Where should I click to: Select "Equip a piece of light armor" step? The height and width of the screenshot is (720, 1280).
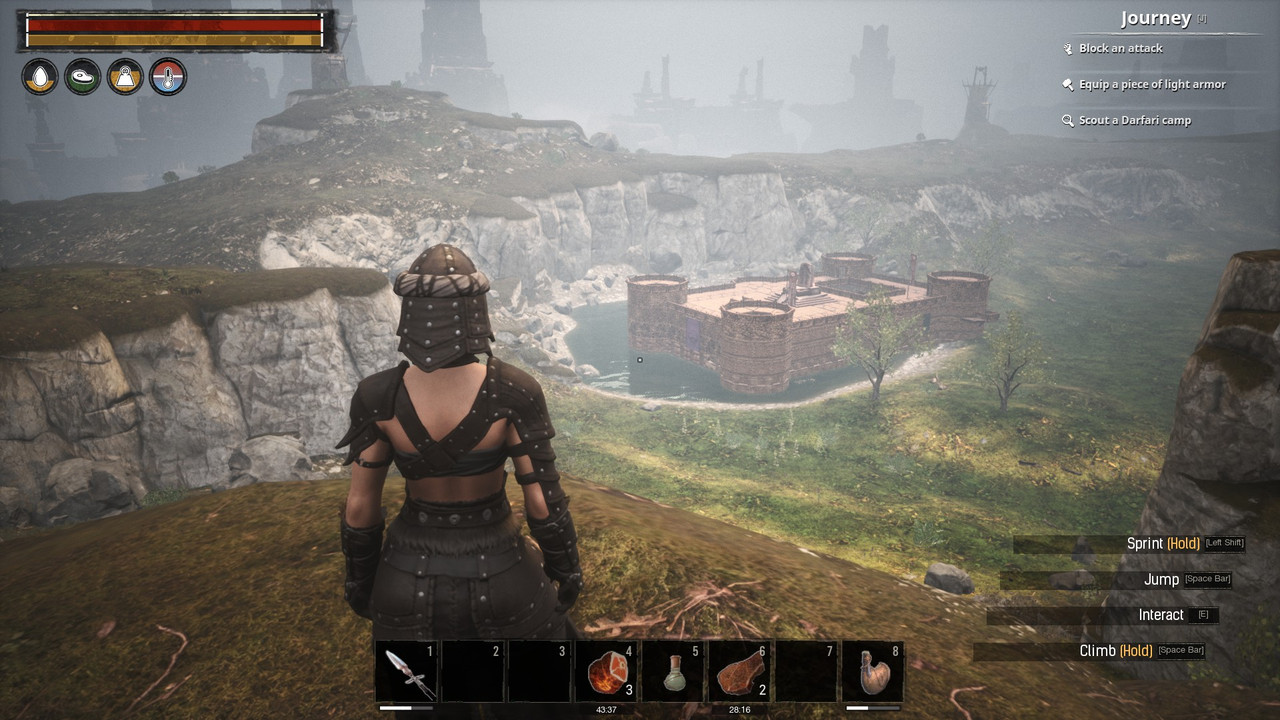(1151, 84)
